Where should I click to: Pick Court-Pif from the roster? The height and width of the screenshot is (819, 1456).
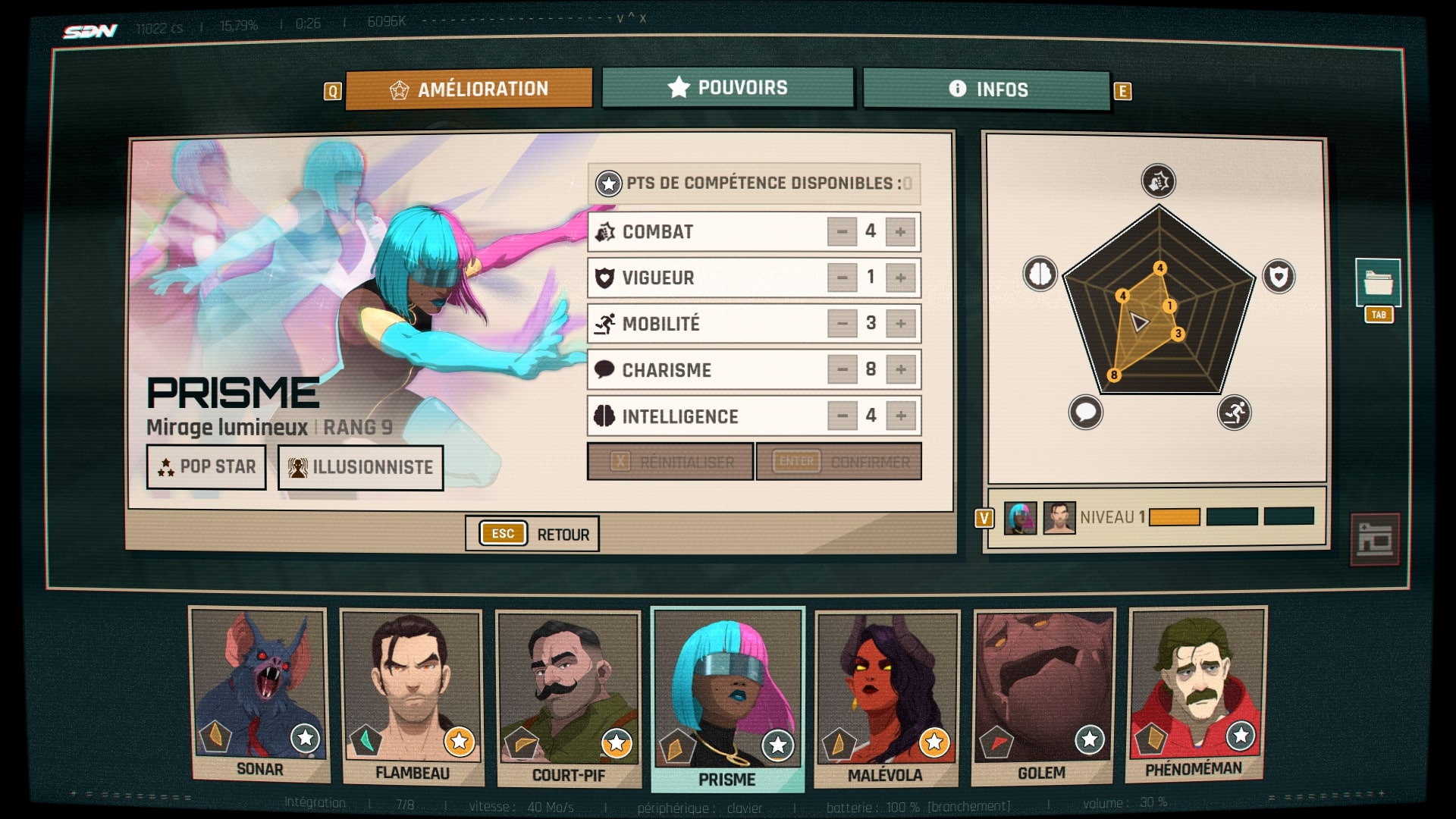tap(568, 699)
